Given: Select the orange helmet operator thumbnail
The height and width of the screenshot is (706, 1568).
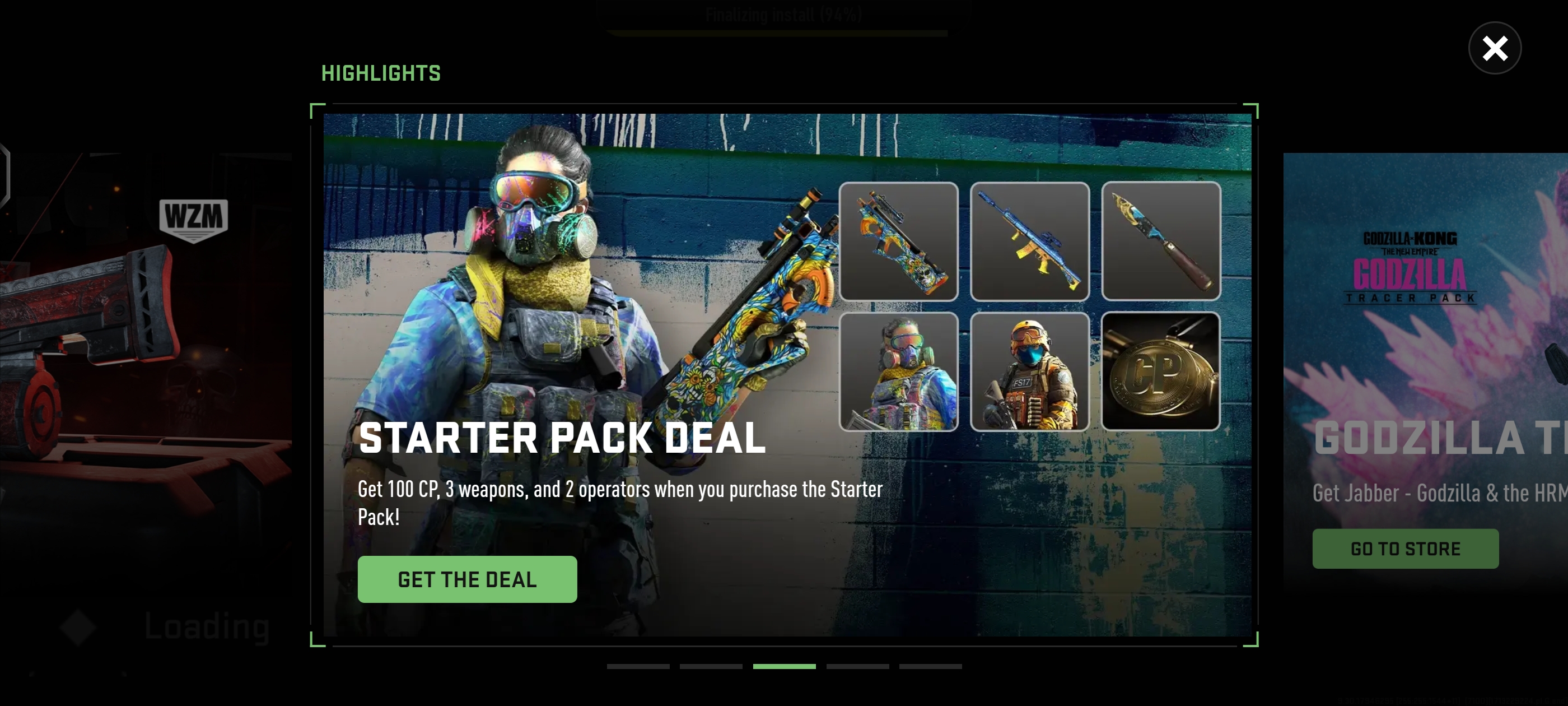Looking at the screenshot, I should pos(1029,371).
